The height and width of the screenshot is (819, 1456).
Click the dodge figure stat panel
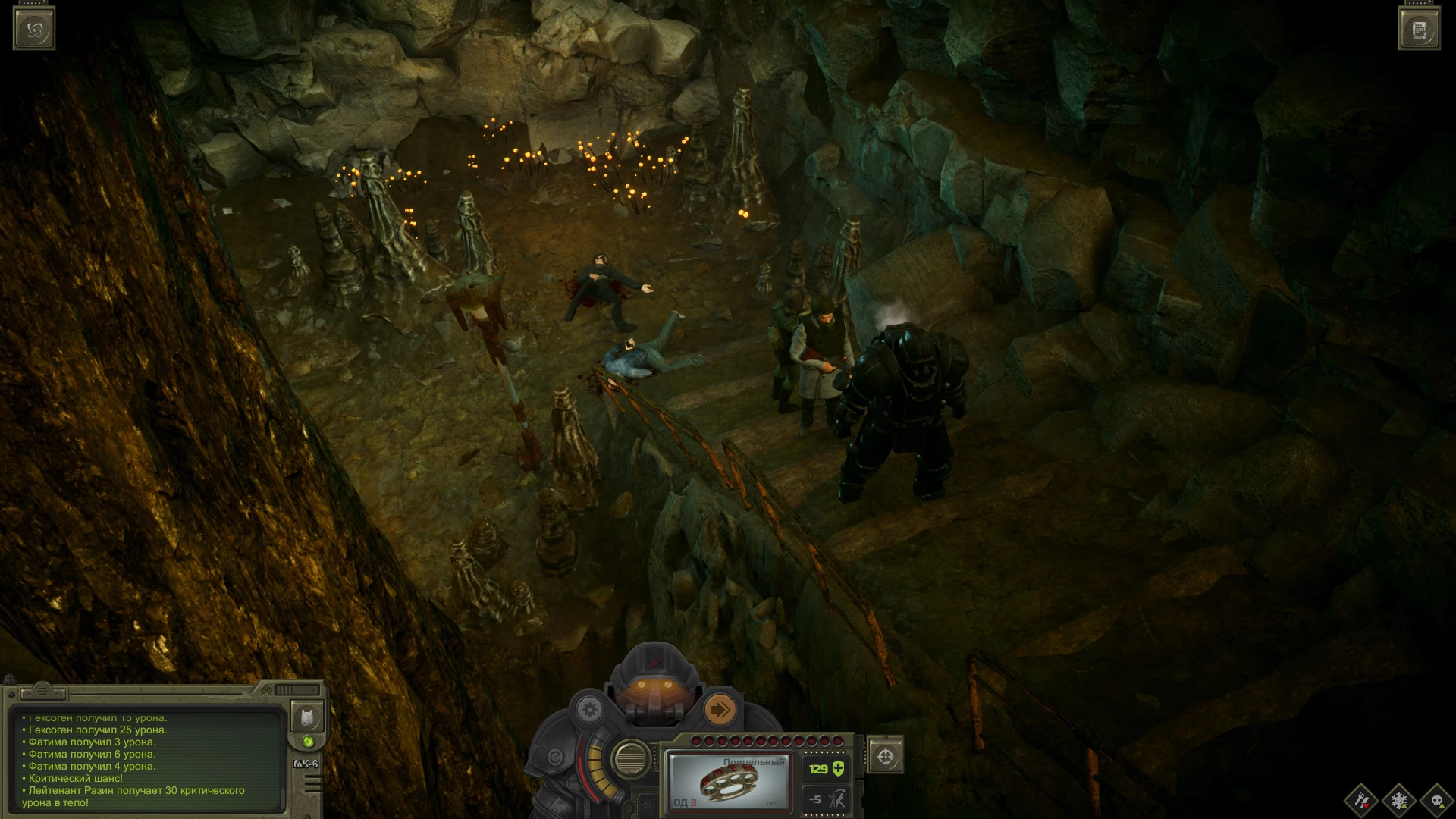pos(825,799)
